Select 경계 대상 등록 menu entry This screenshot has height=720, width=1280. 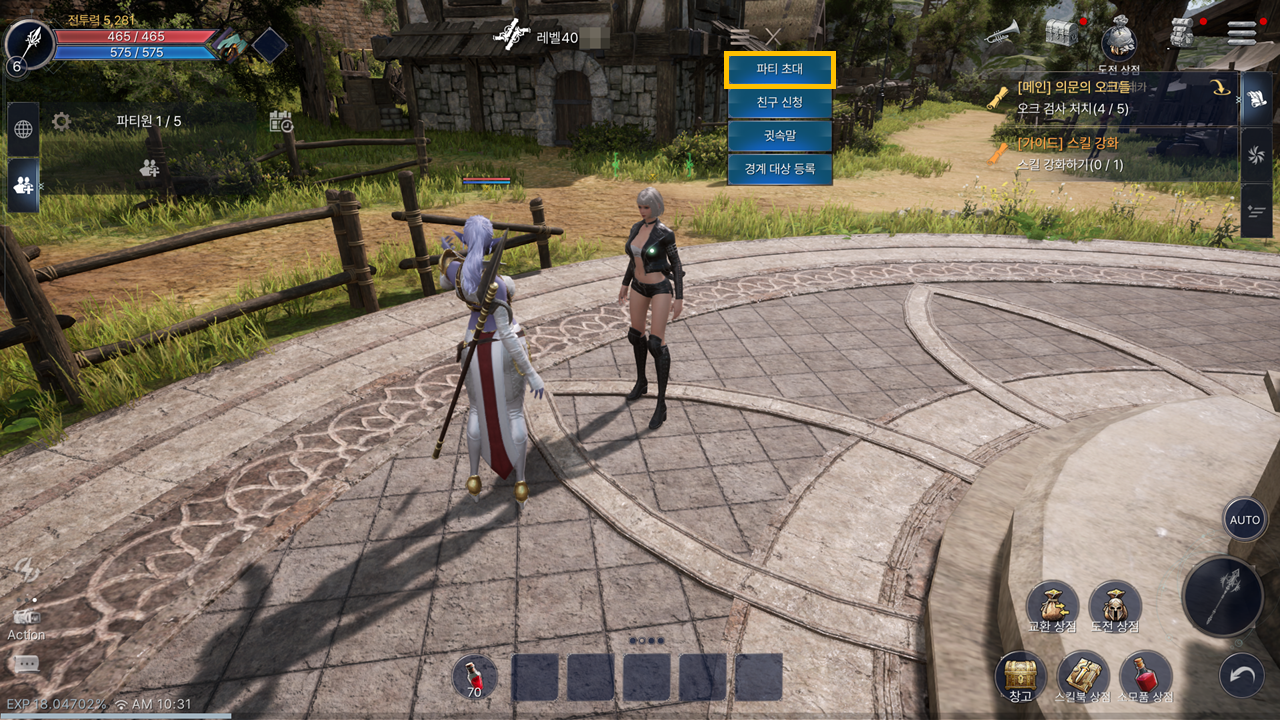click(780, 169)
